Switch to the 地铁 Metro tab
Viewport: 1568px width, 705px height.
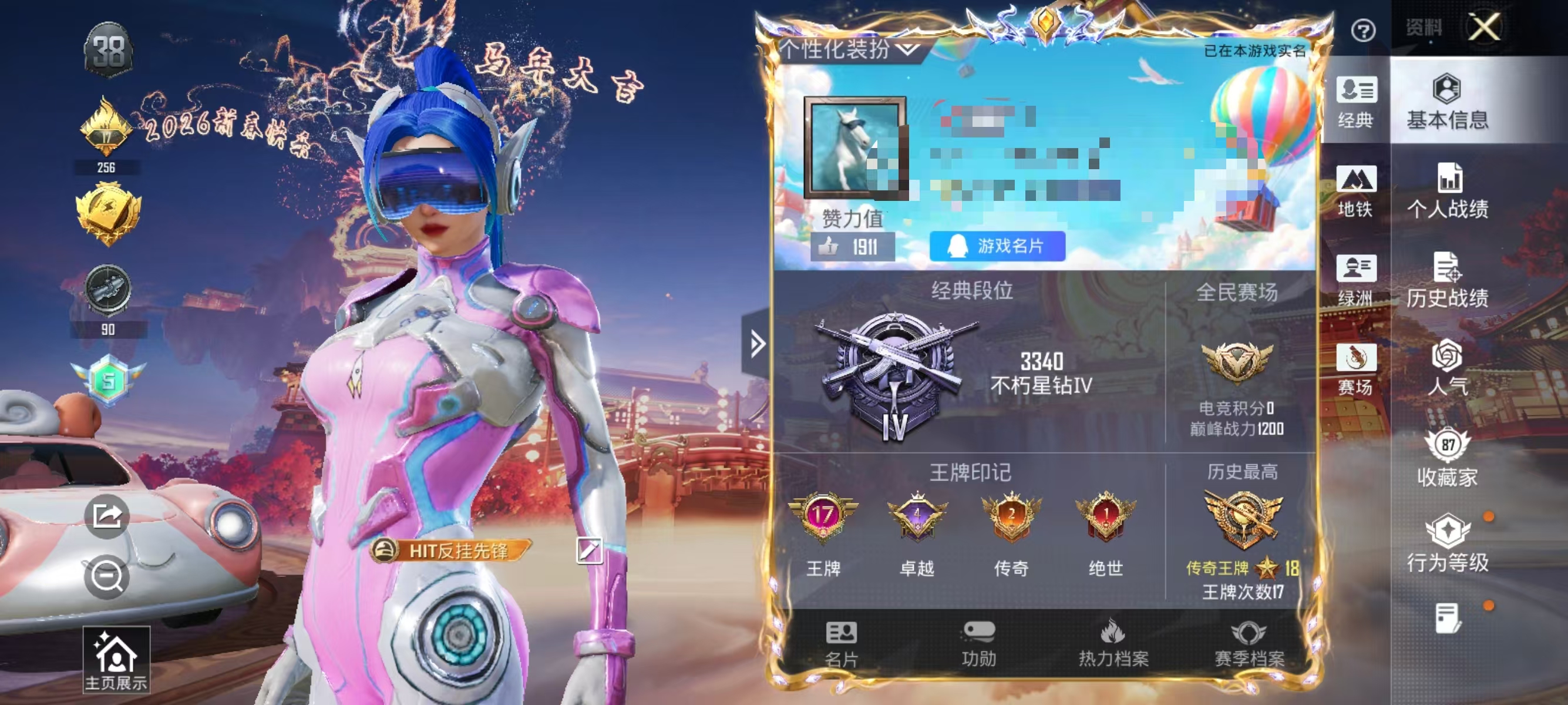click(1356, 195)
